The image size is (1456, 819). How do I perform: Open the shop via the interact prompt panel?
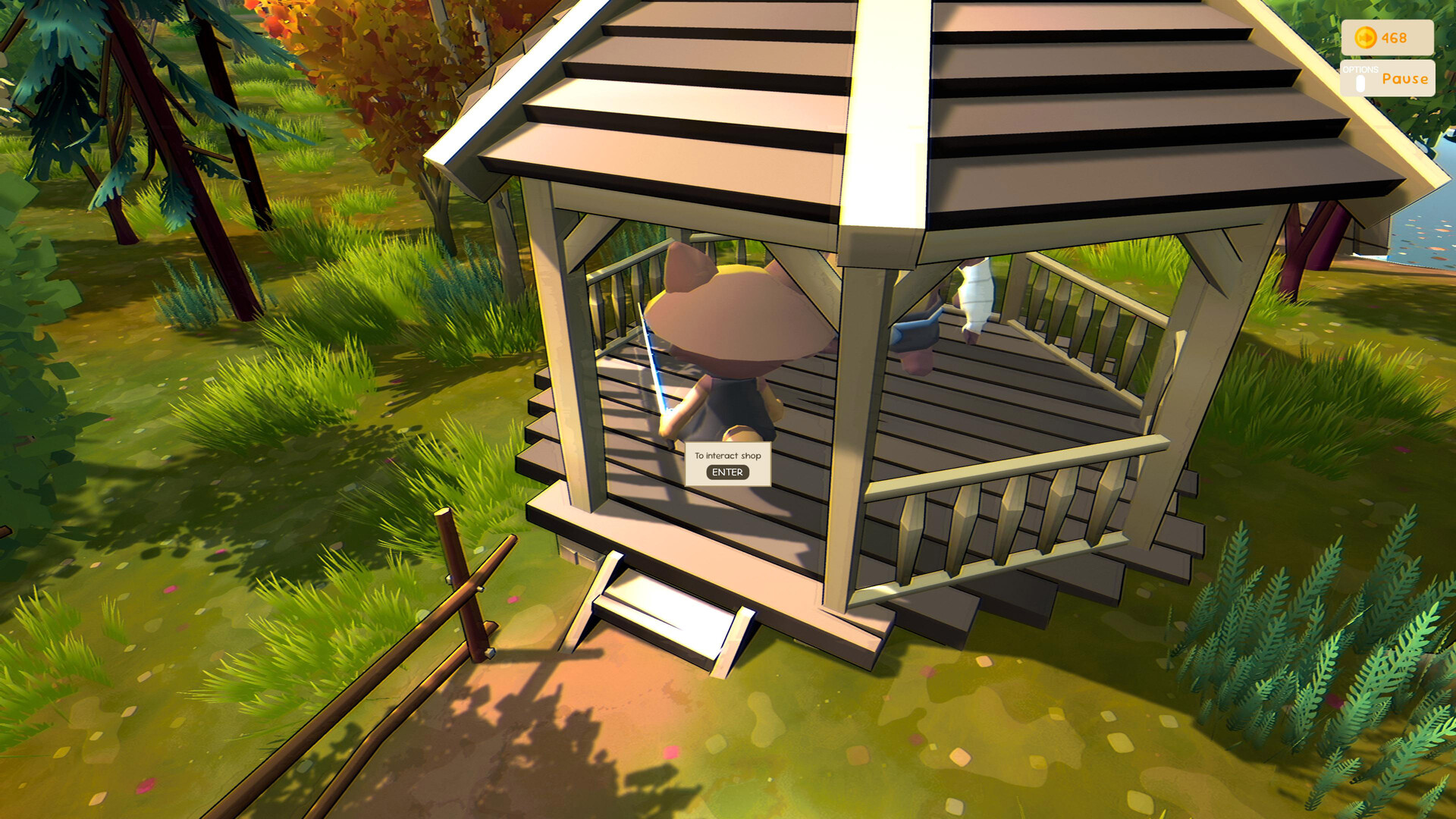click(x=727, y=464)
